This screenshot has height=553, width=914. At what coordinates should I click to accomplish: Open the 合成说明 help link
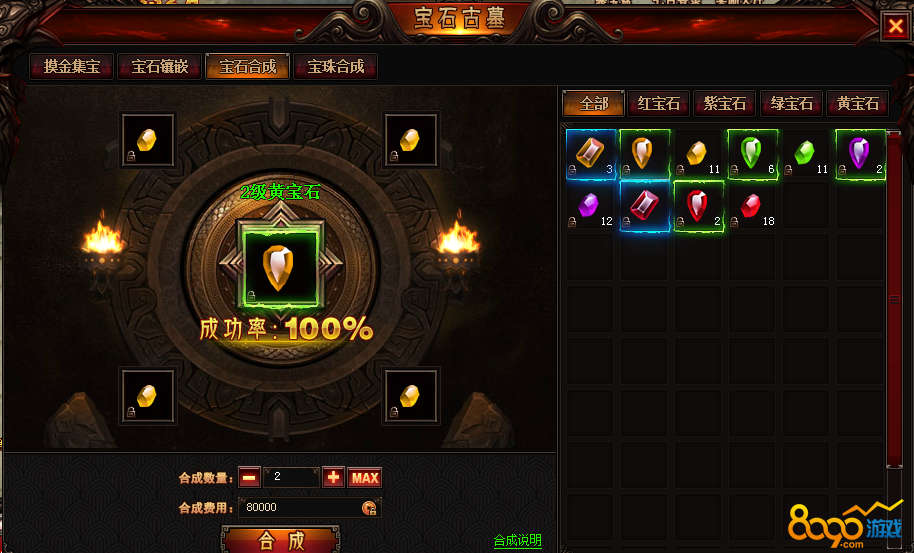tap(518, 541)
